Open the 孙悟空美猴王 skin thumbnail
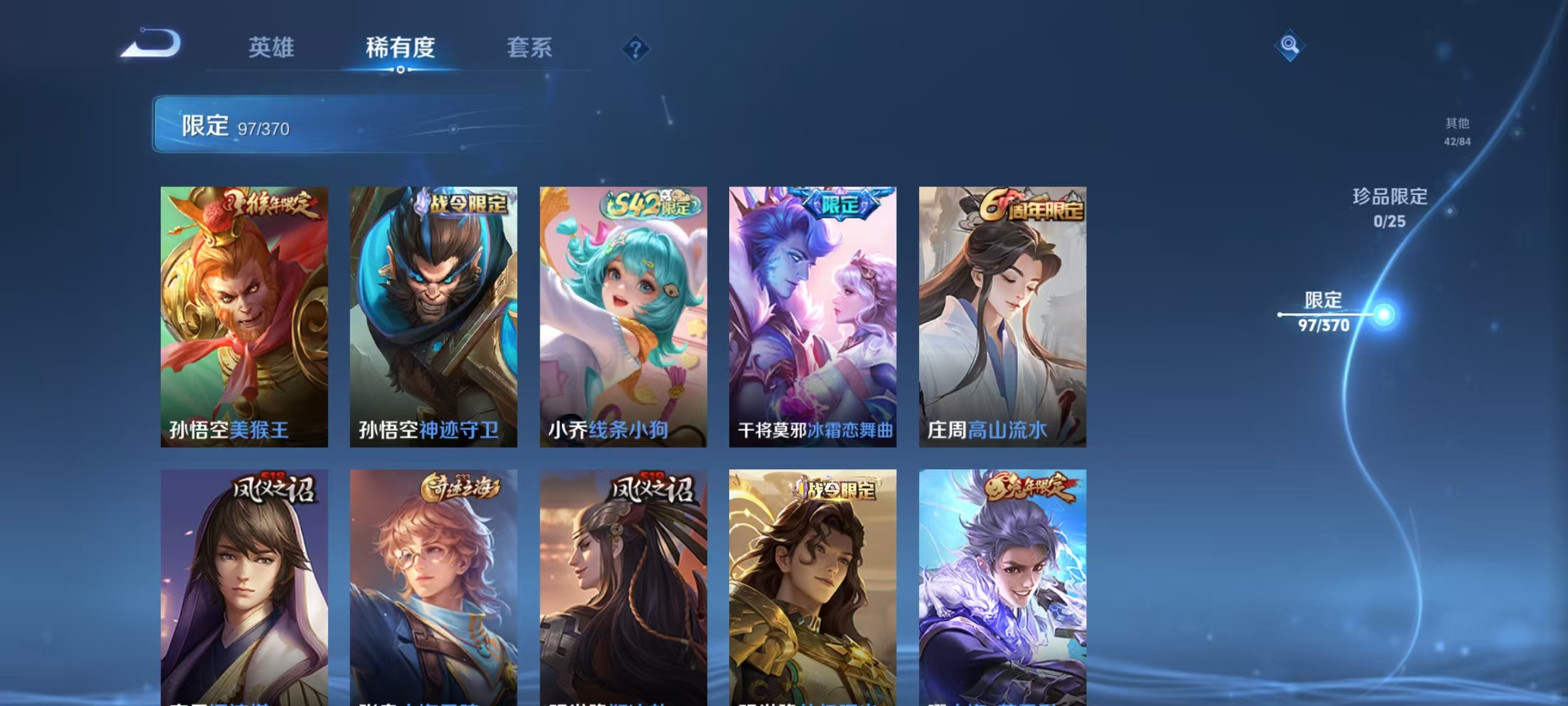 coord(245,314)
